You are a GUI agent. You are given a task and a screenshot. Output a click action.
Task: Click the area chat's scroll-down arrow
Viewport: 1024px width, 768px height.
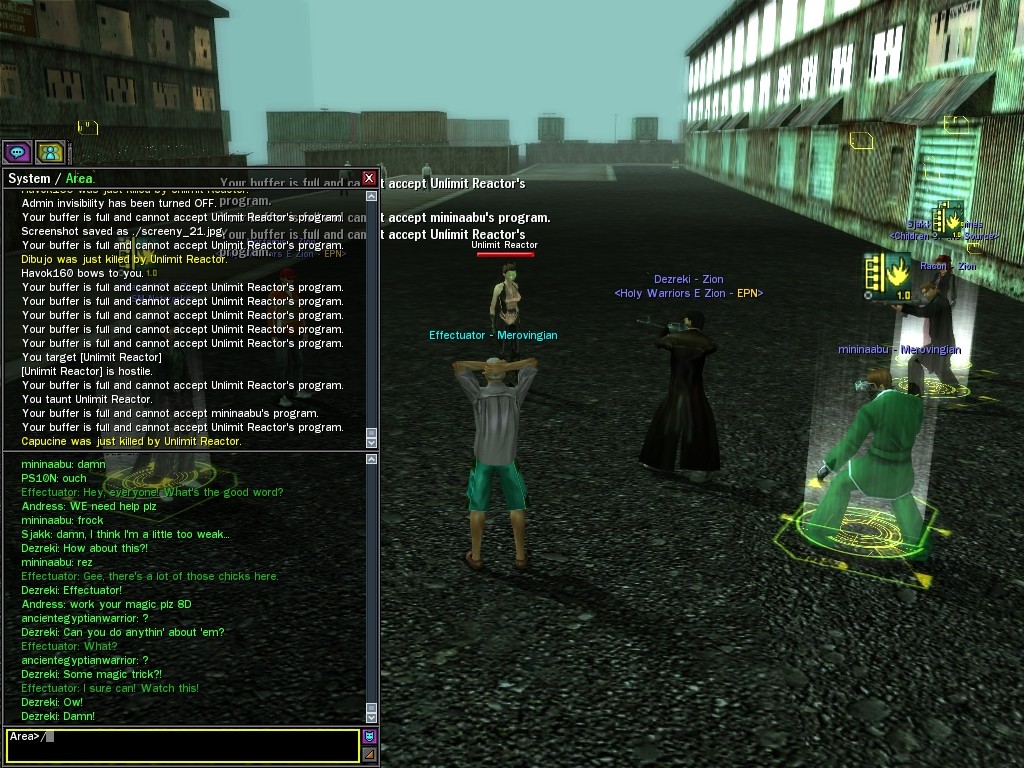coord(372,717)
